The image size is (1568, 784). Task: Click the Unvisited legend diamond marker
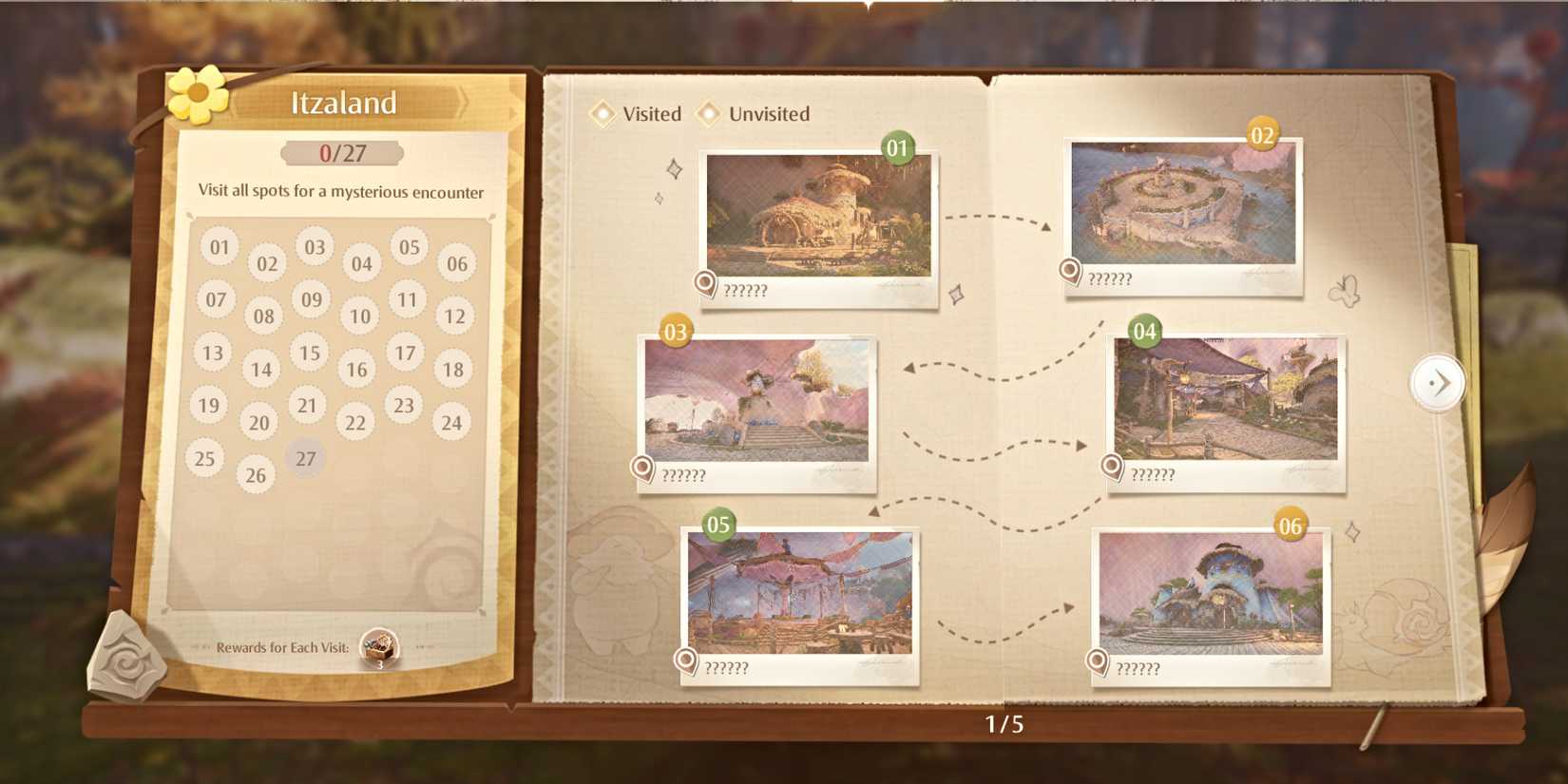click(x=708, y=113)
